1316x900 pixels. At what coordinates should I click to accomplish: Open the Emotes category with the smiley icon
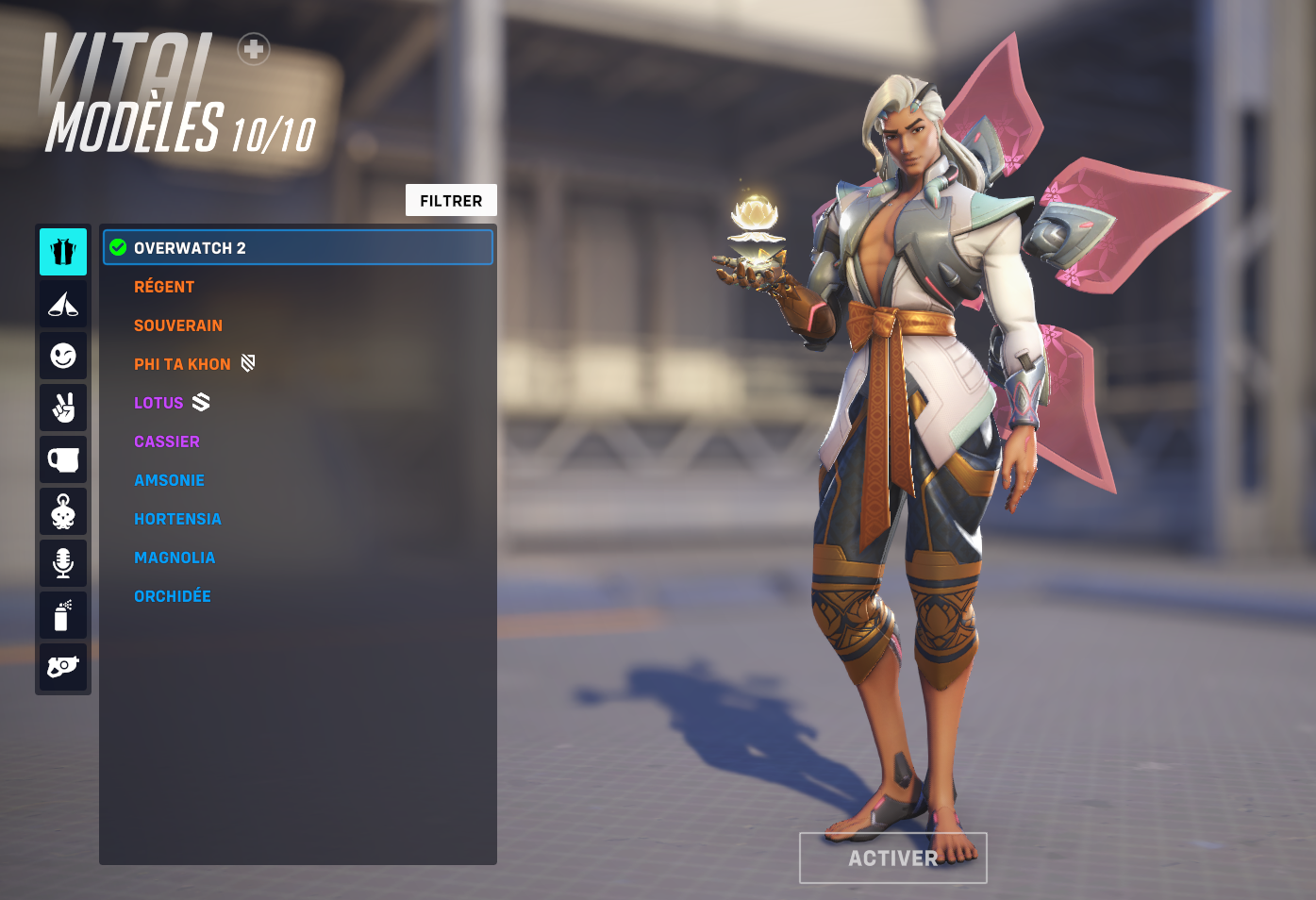62,355
